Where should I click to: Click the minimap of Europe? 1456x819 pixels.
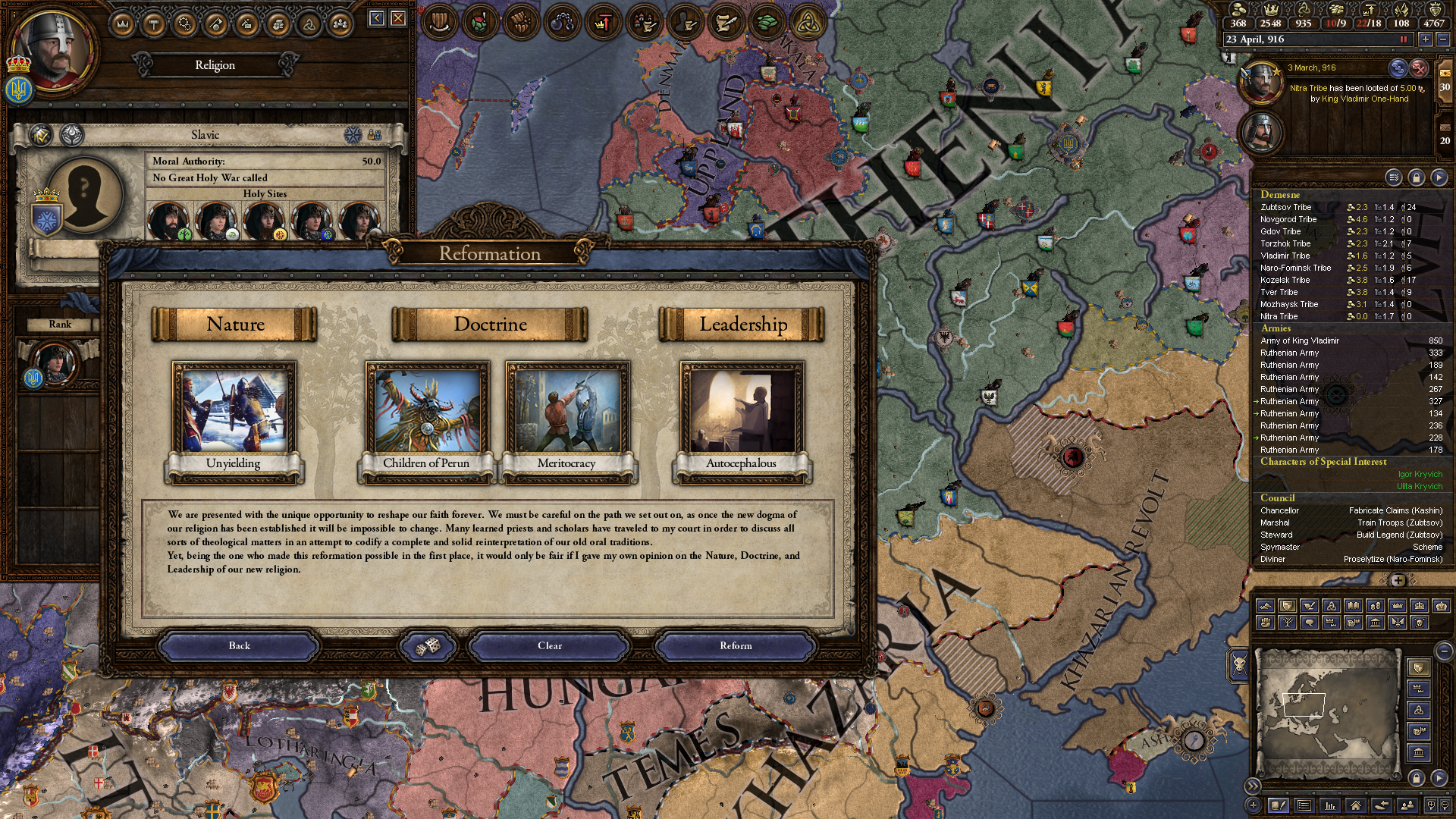click(1327, 711)
